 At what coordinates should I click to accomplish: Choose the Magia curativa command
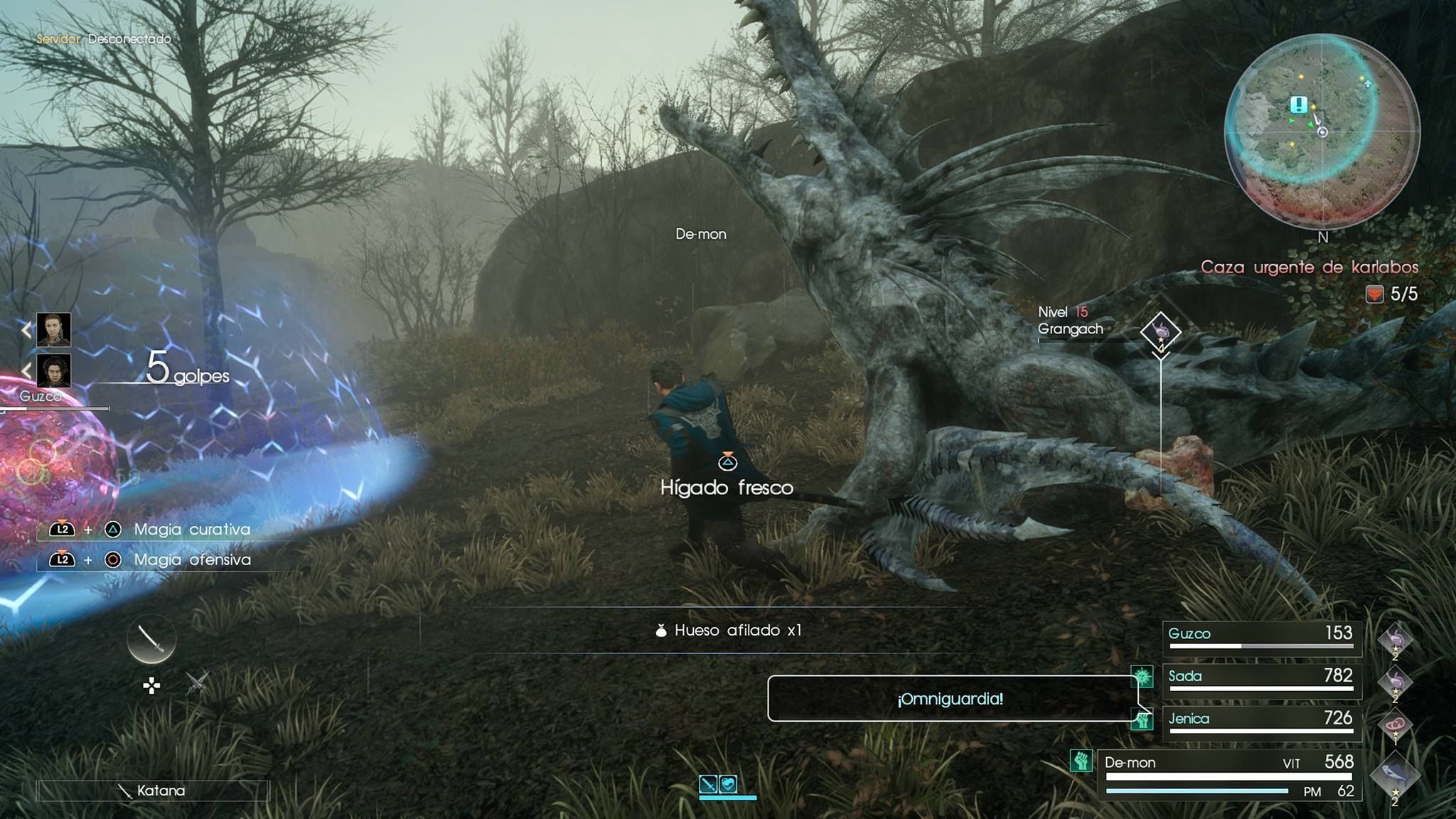tap(192, 530)
